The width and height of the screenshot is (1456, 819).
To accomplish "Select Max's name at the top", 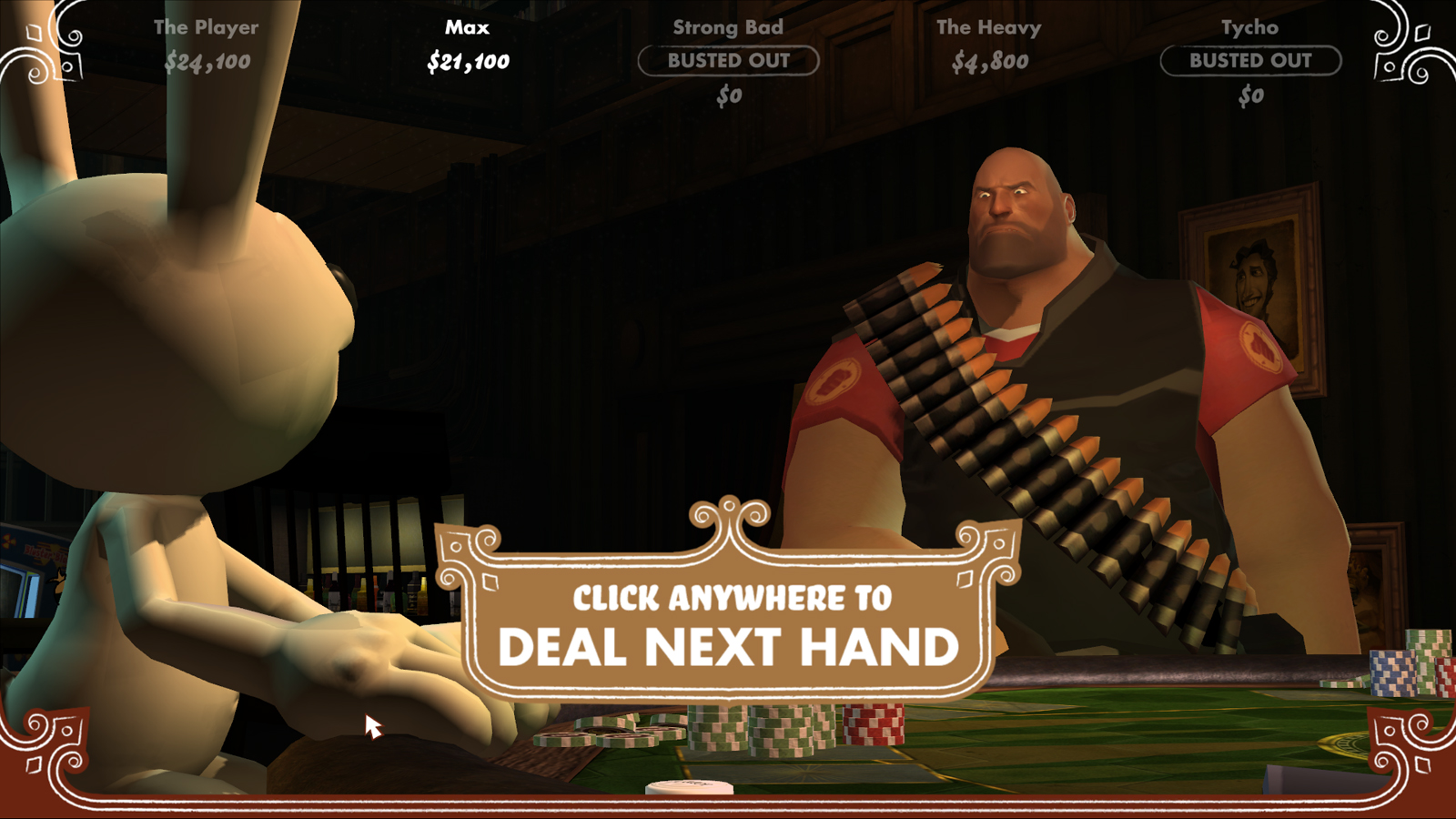I will [466, 27].
